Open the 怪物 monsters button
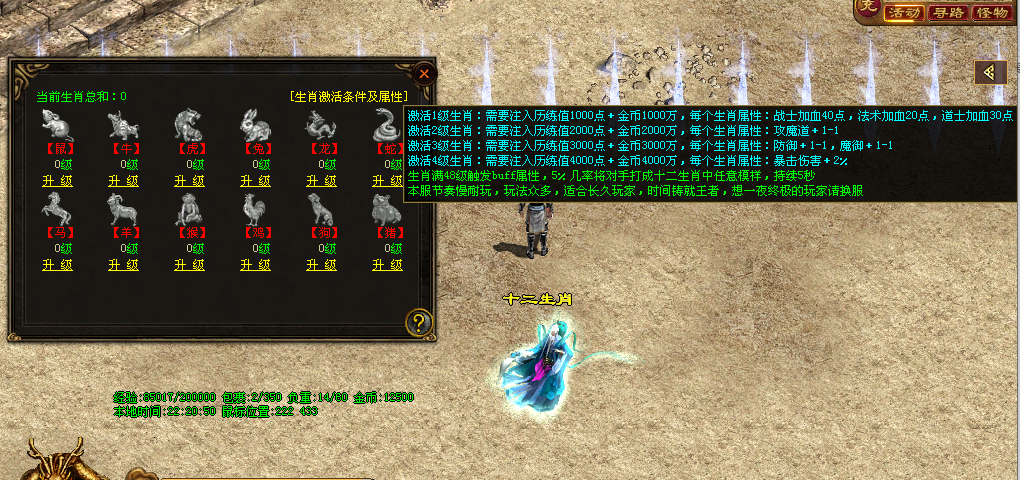Image resolution: width=1020 pixels, height=480 pixels. (991, 12)
